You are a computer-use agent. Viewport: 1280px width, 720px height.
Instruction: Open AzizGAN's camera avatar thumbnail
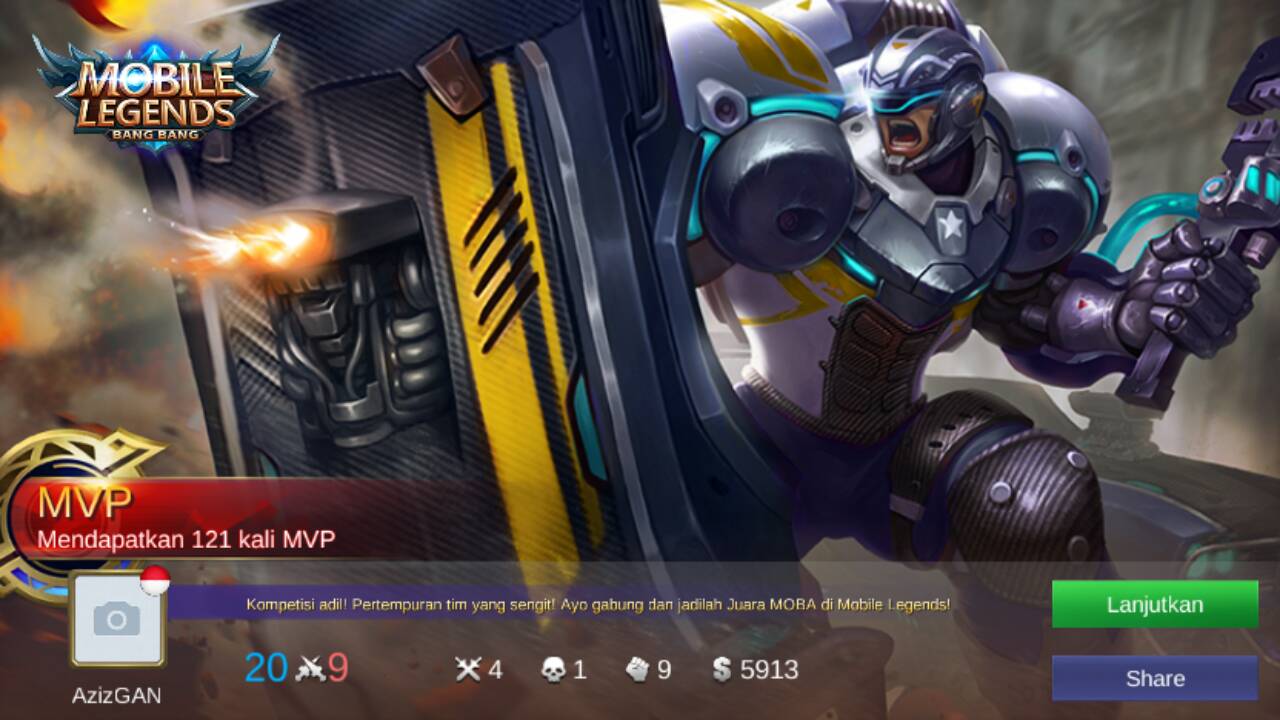tap(117, 620)
